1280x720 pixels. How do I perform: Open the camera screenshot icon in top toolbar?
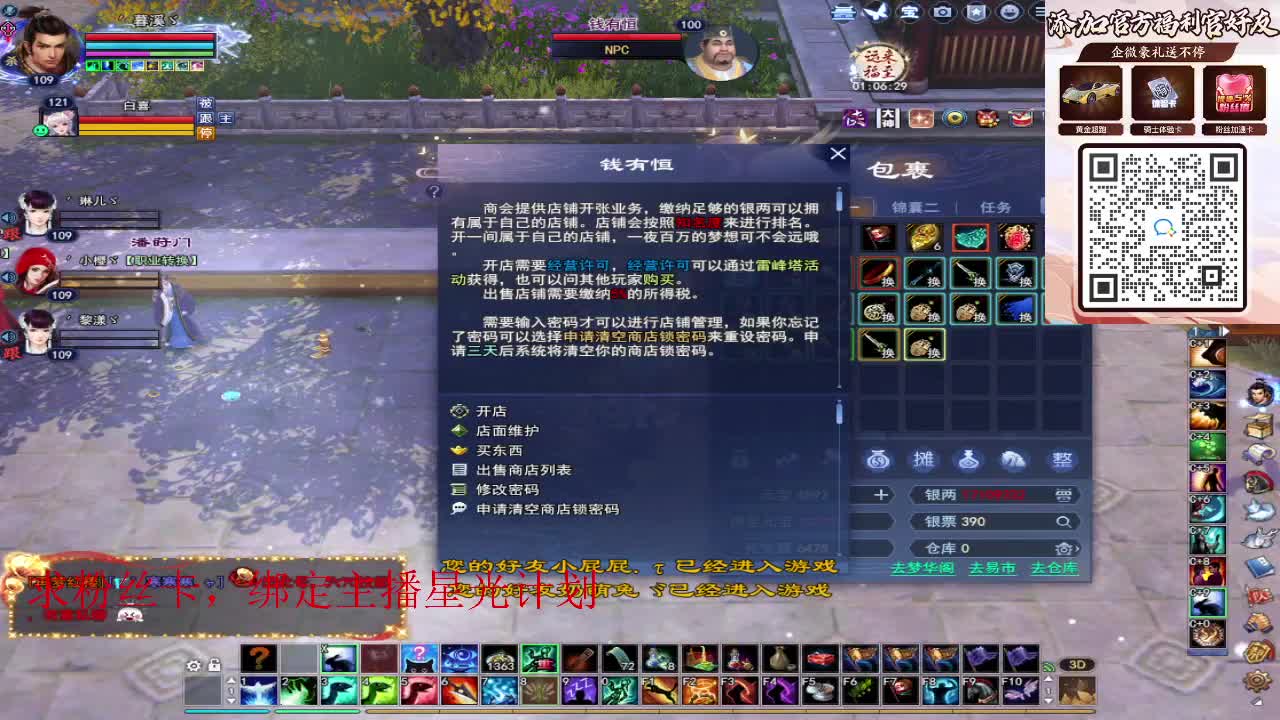point(945,14)
